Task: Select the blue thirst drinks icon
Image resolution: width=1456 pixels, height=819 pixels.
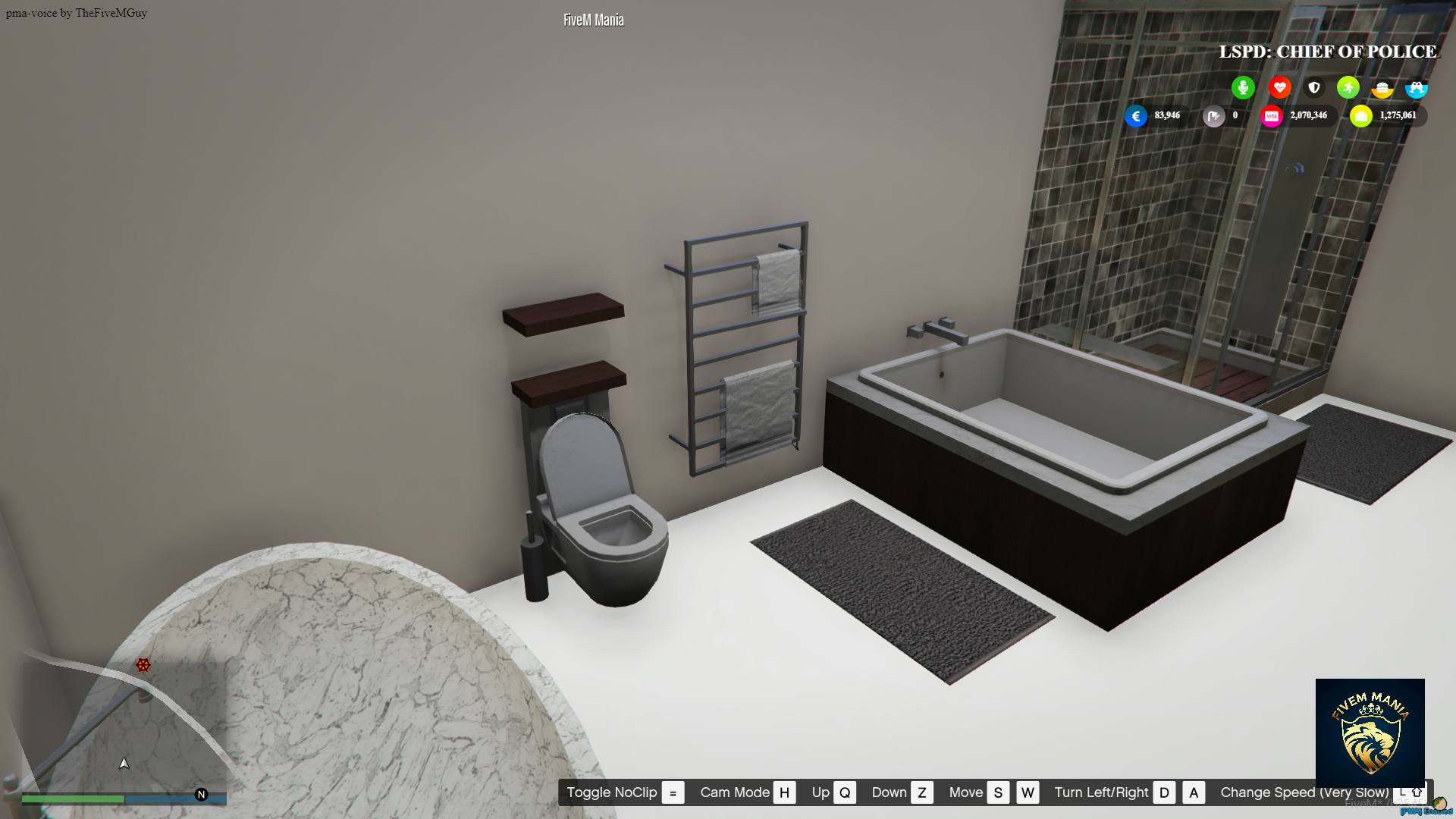Action: (1417, 87)
